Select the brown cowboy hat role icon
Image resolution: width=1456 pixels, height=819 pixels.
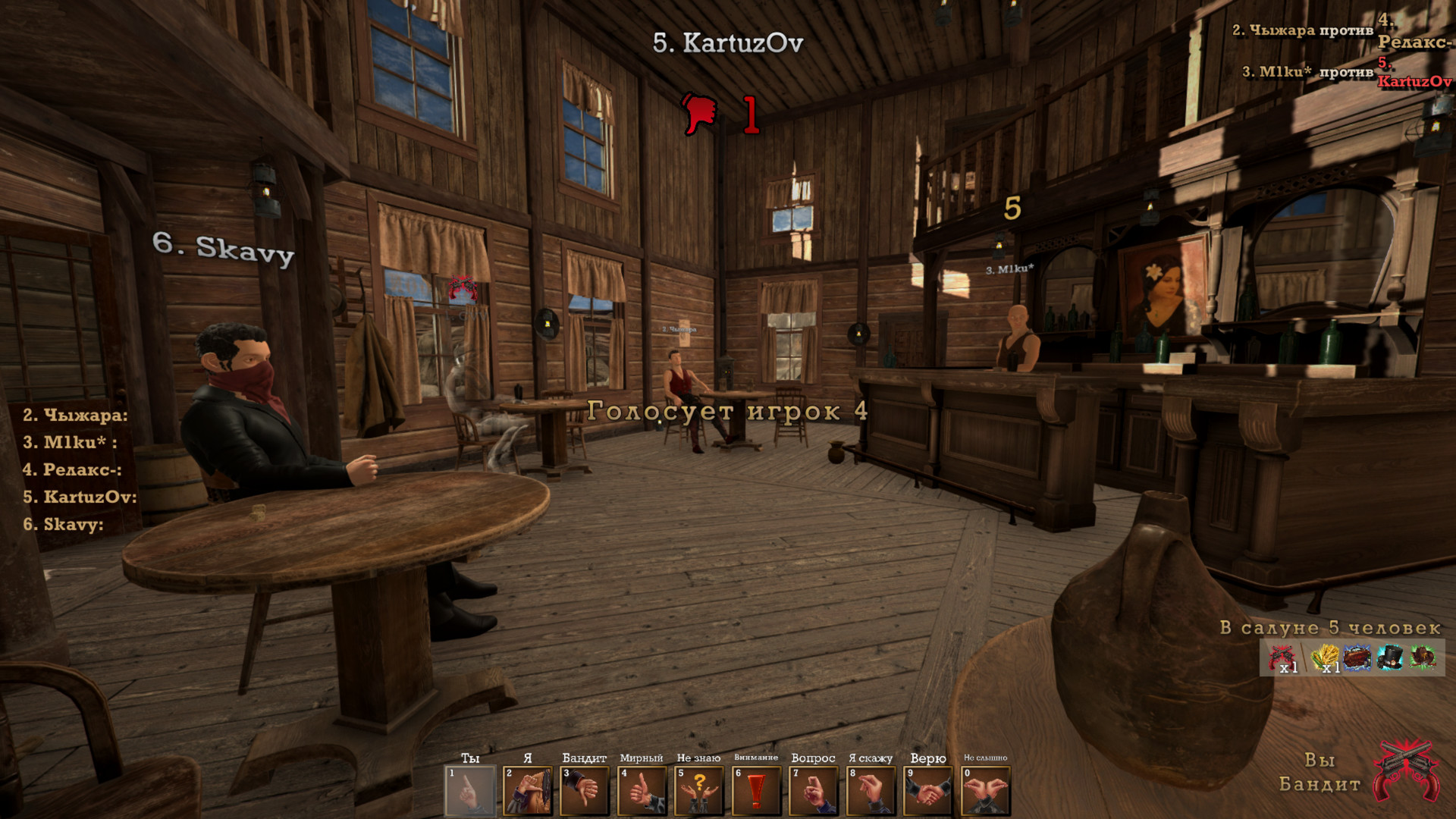pos(1423,657)
